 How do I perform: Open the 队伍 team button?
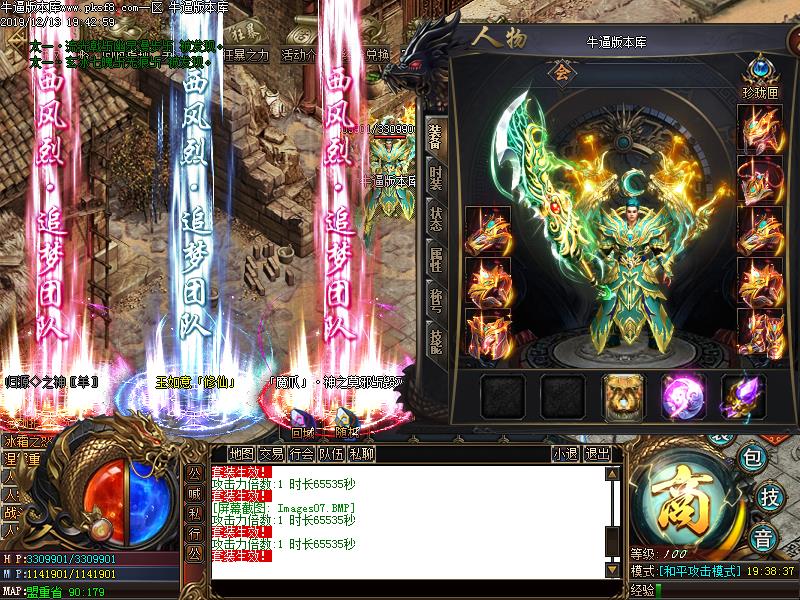(331, 454)
